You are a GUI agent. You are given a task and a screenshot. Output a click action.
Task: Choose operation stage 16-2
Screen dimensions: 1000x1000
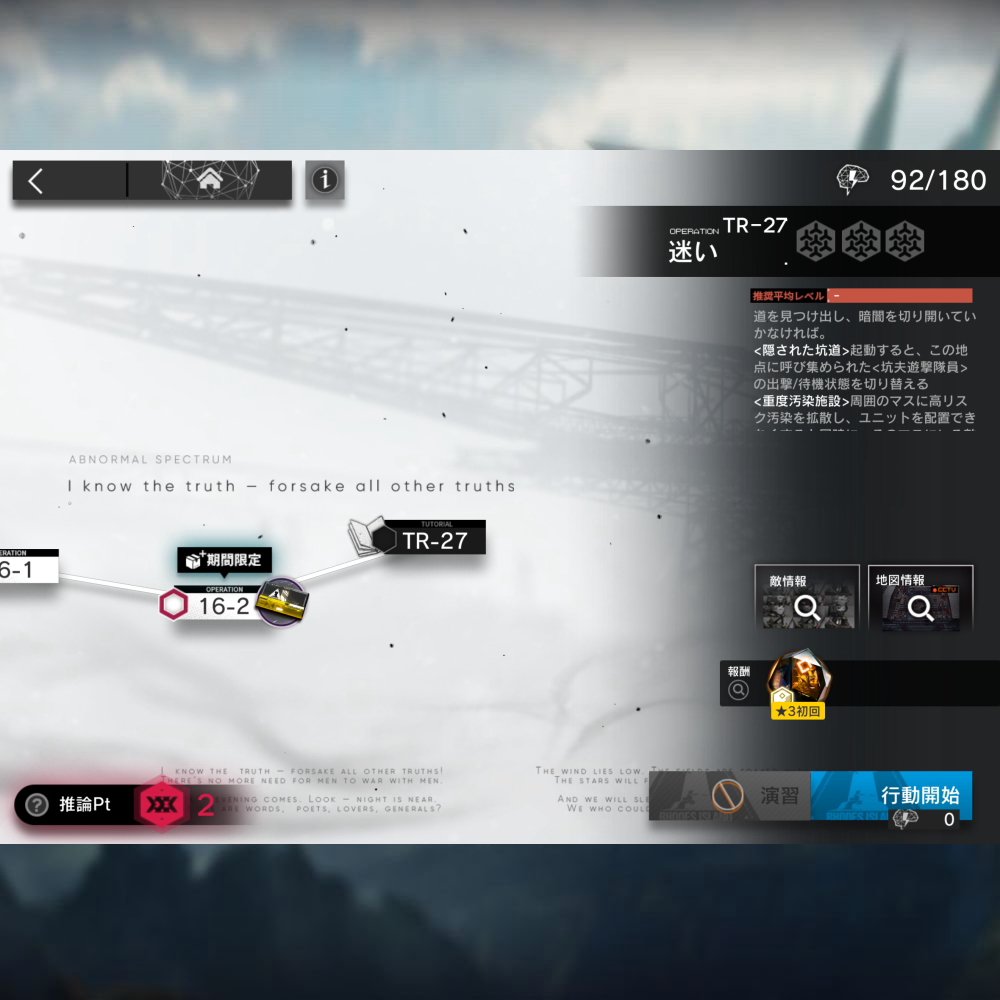point(222,605)
